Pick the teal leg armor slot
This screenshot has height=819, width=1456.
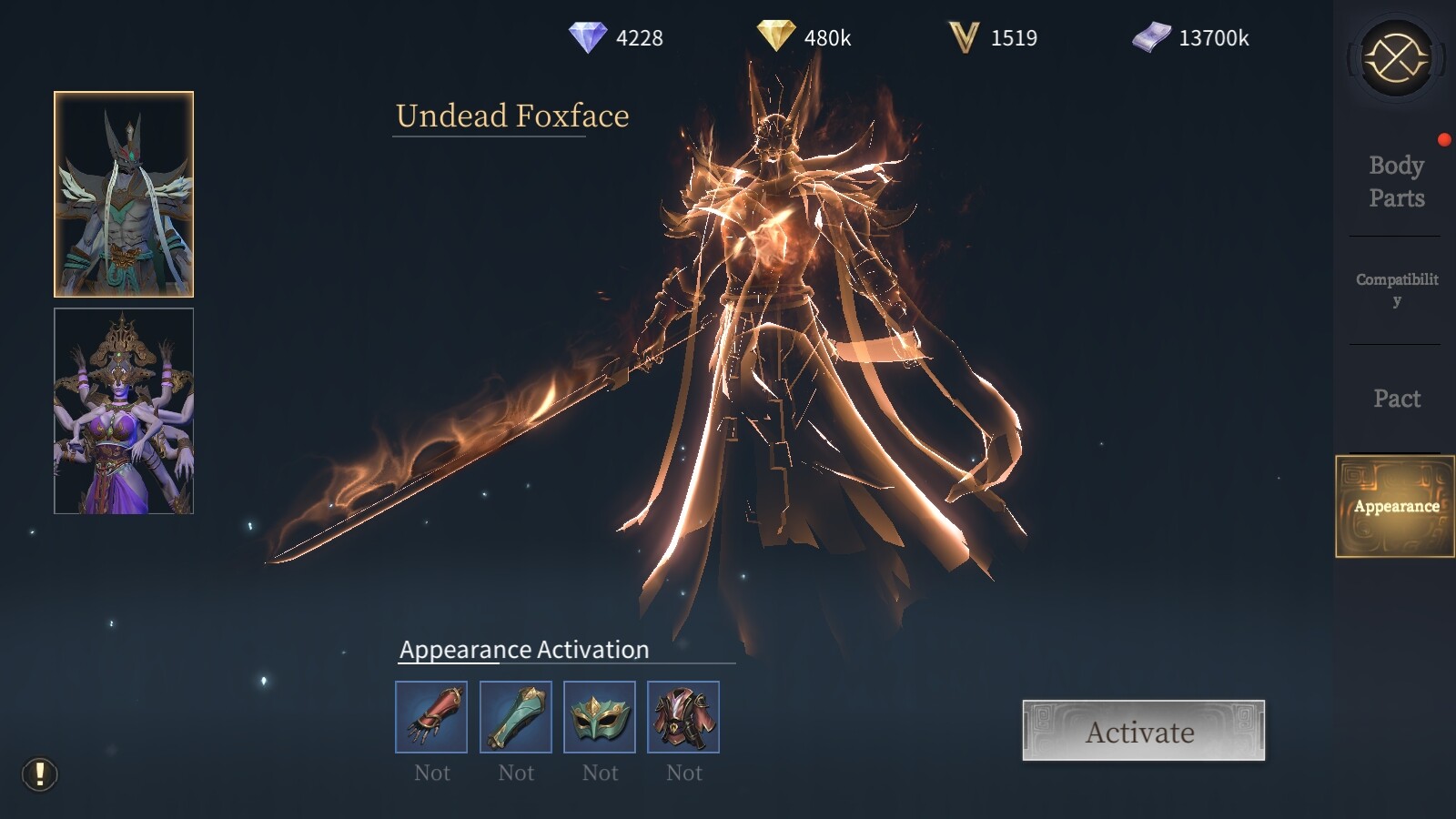515,717
